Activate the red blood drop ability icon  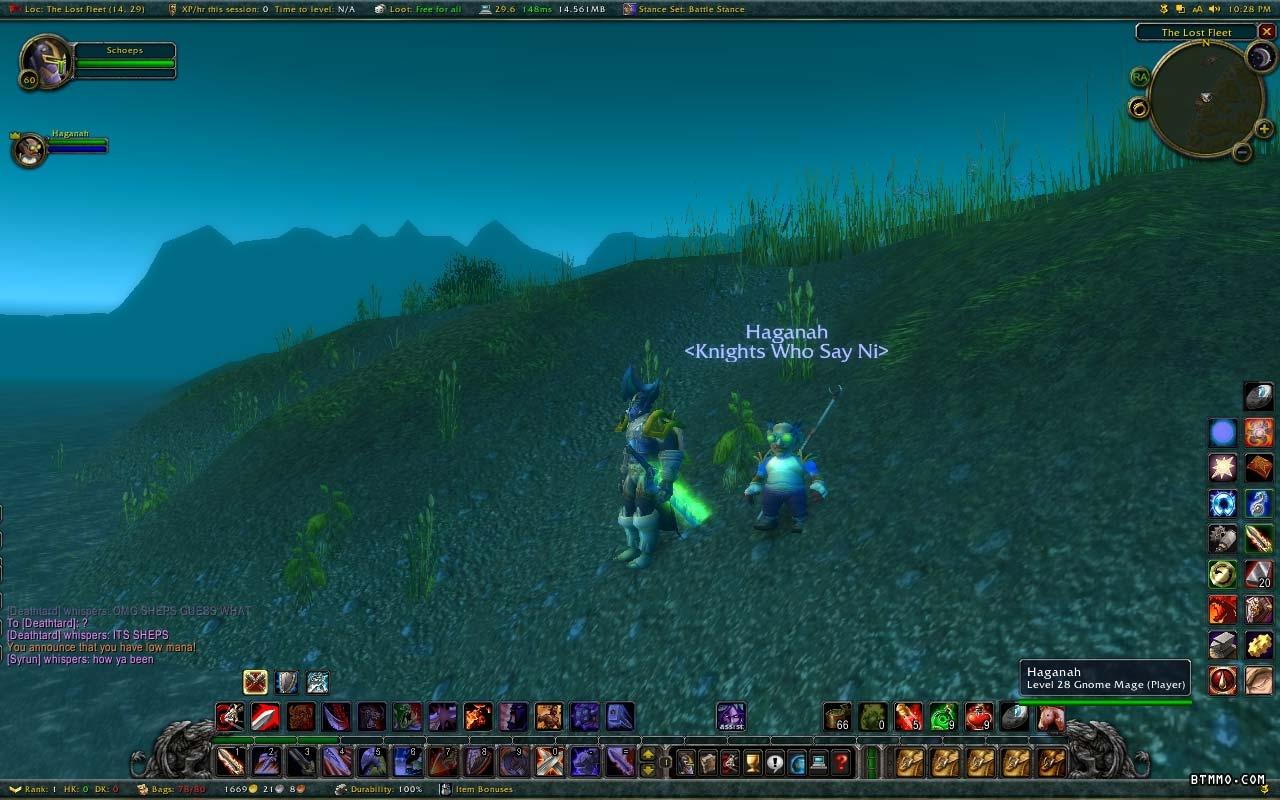tap(1223, 681)
